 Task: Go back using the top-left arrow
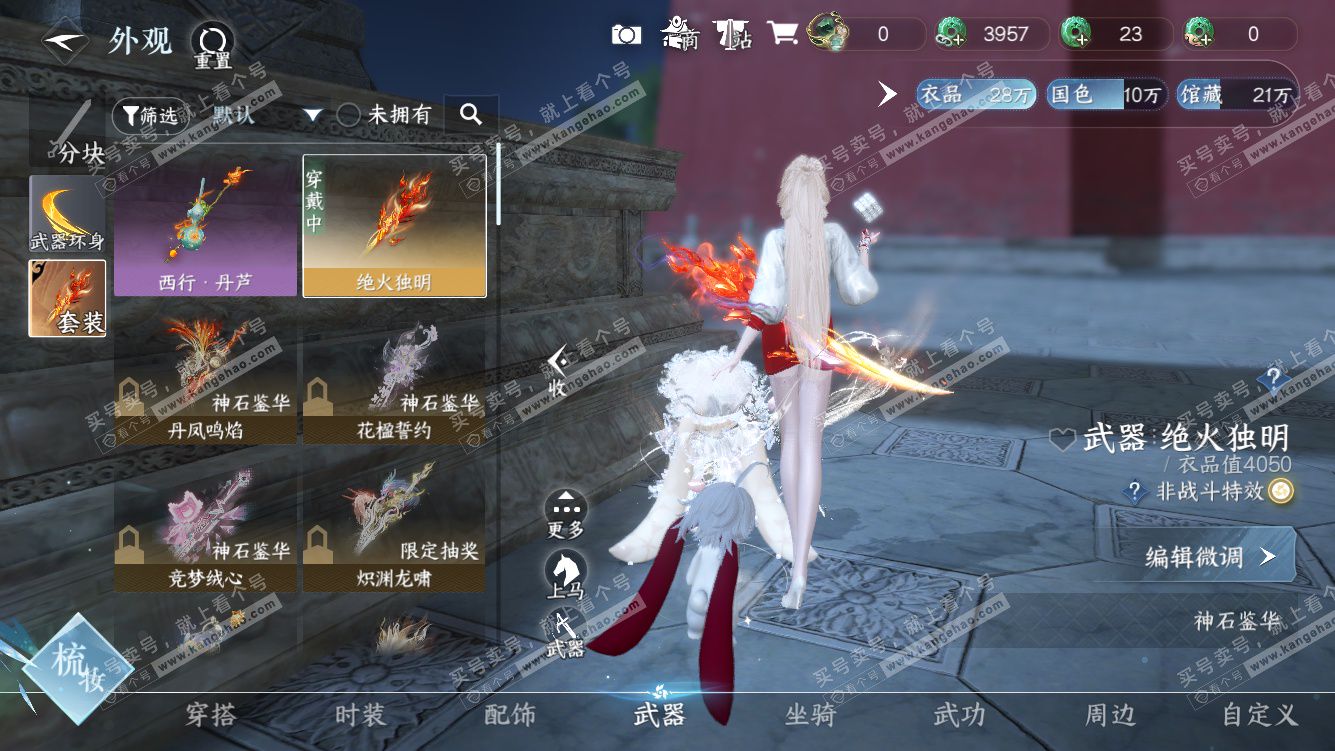pos(64,42)
